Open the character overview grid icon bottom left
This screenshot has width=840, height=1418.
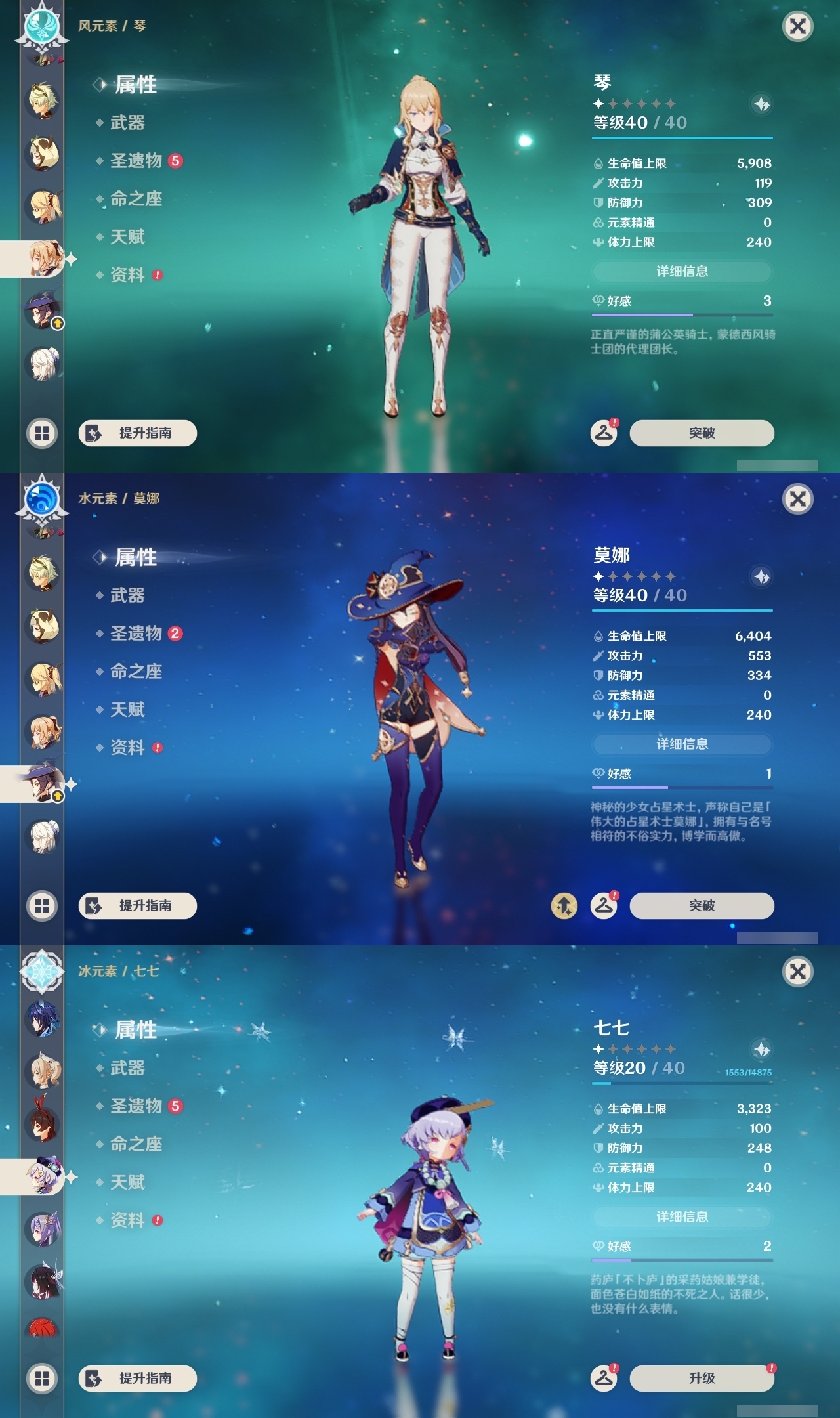(x=41, y=433)
